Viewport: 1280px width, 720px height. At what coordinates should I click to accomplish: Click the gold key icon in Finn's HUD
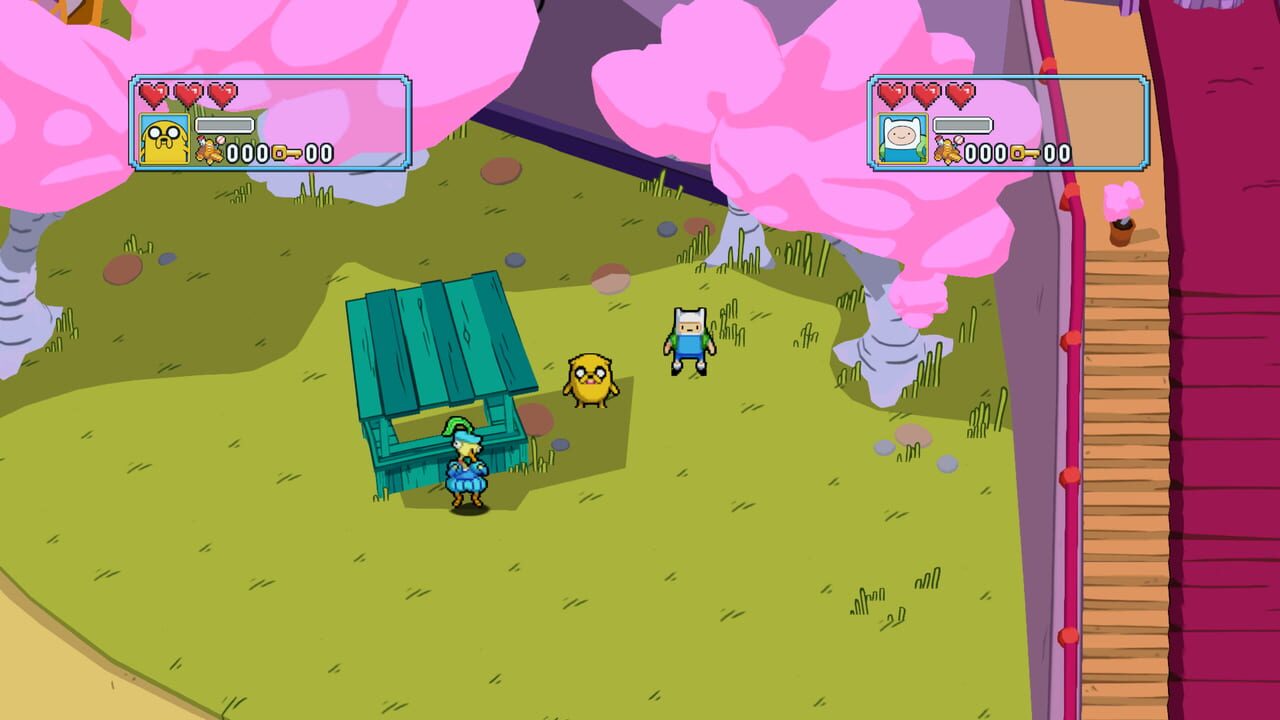tap(1025, 153)
